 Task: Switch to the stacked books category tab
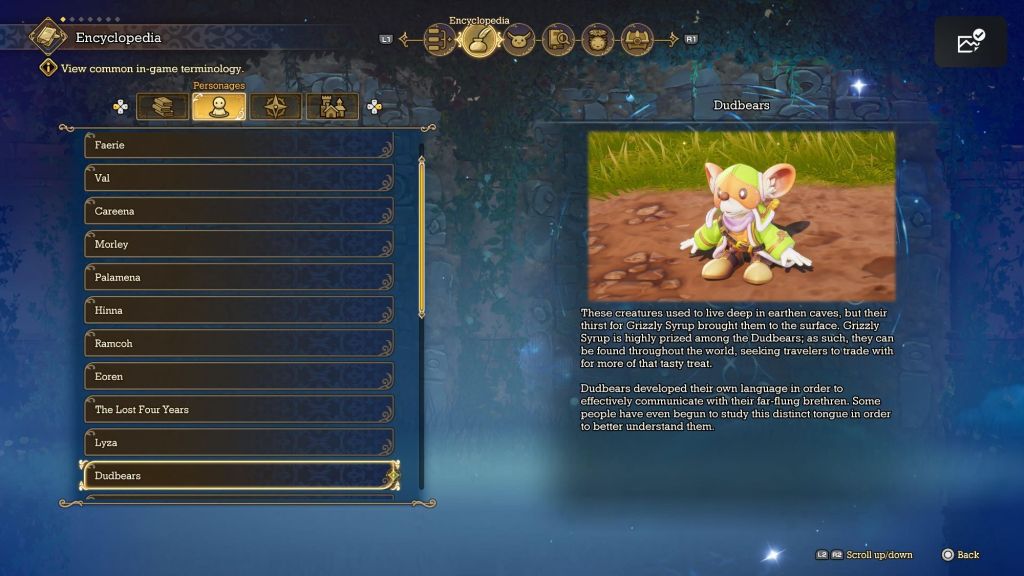(x=162, y=107)
